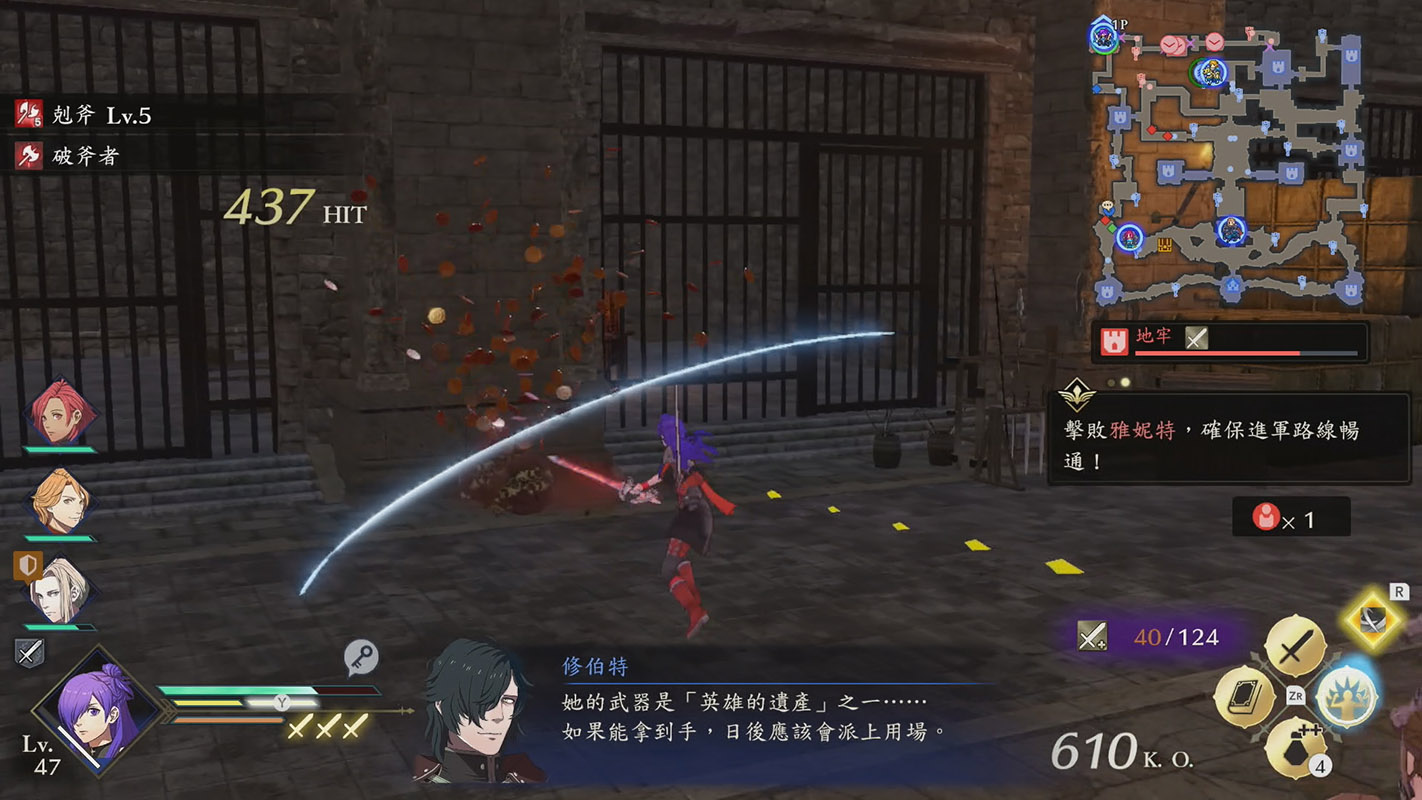Click the key speech-bubble icon
This screenshot has height=800, width=1422.
point(361,657)
